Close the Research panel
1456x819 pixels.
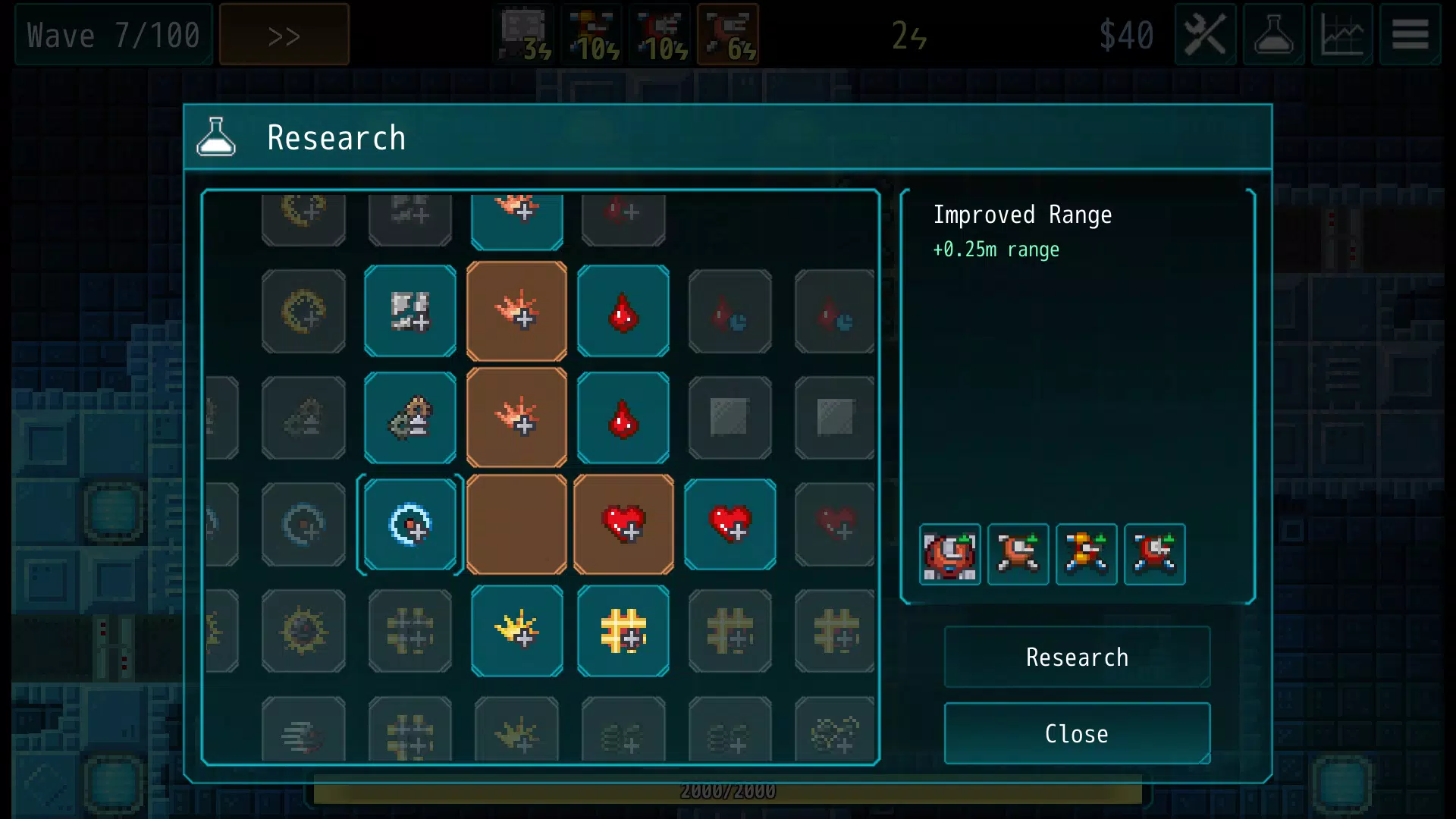(x=1077, y=733)
